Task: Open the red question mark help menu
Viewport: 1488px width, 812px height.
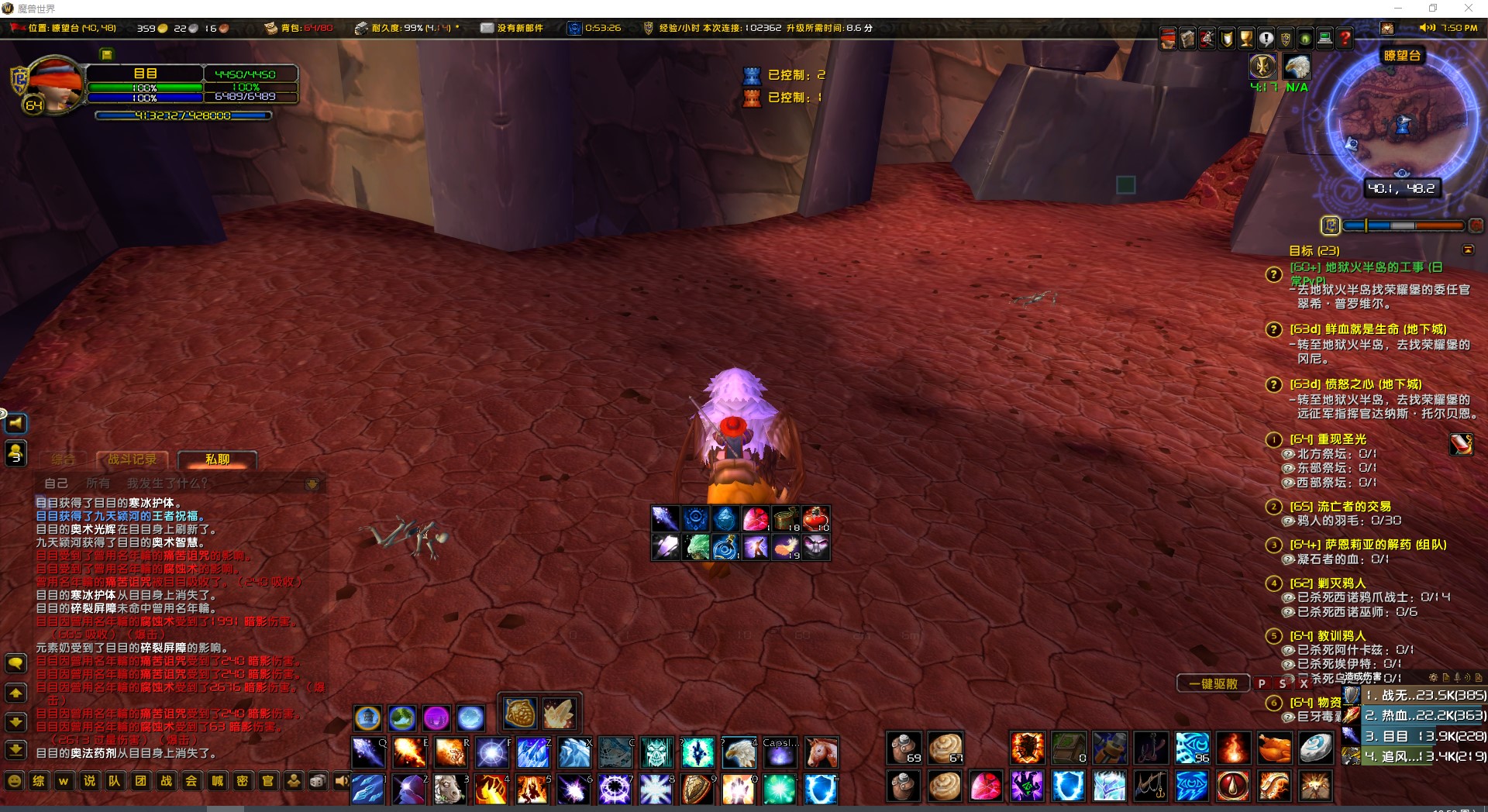Action: pos(1345,38)
